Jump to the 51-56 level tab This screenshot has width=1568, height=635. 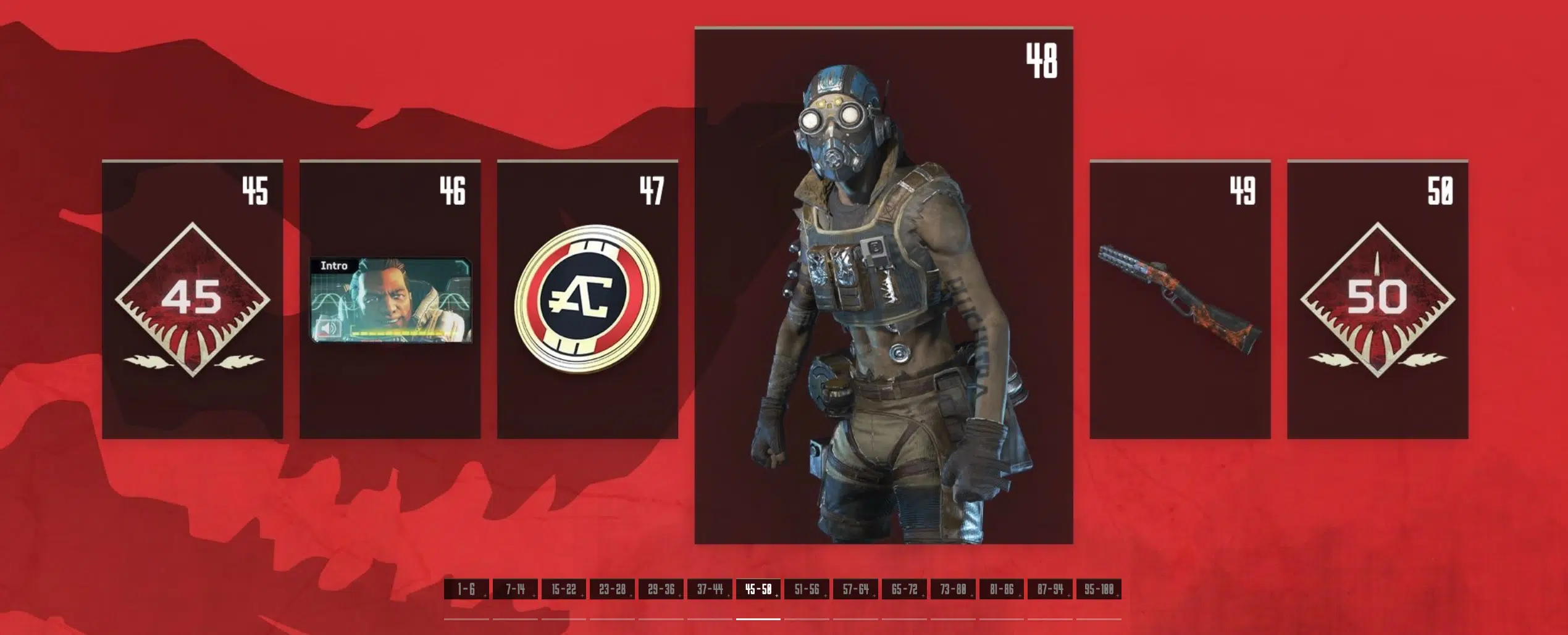[807, 589]
